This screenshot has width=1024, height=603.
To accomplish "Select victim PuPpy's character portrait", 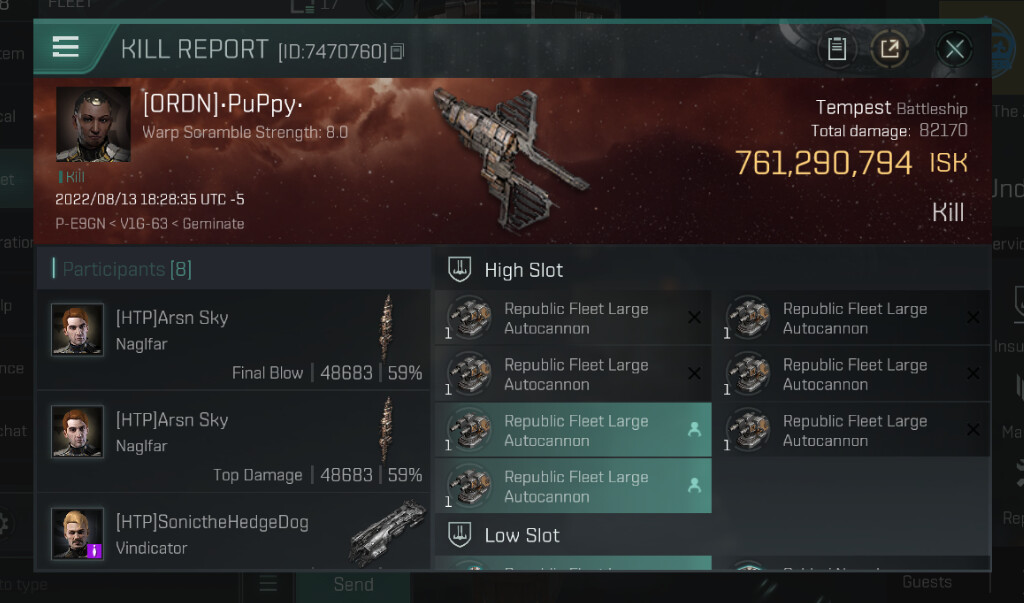I will (93, 124).
